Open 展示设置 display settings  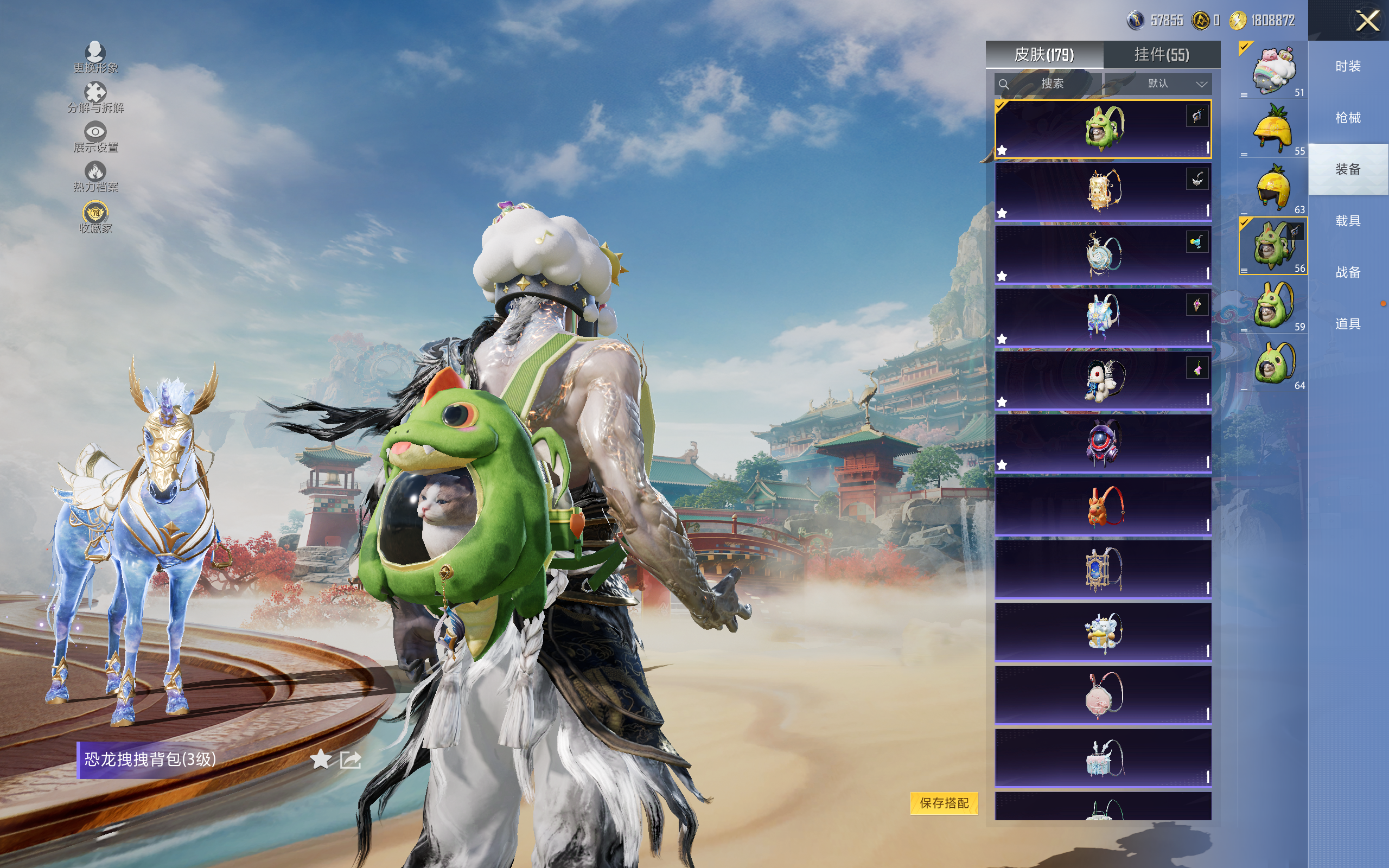[x=95, y=137]
